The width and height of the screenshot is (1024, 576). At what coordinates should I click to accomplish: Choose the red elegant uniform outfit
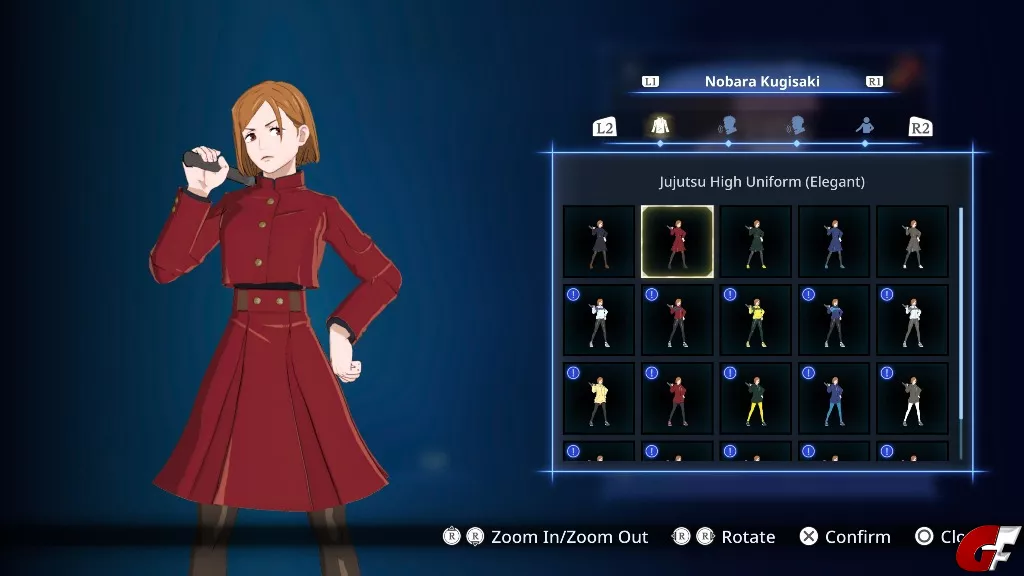(x=677, y=242)
